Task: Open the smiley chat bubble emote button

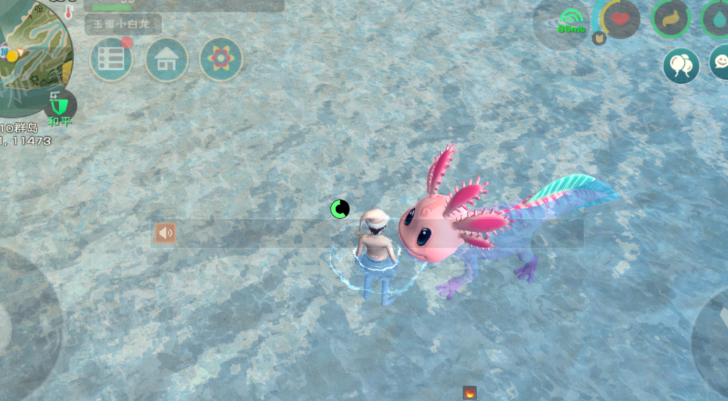Action: pos(720,64)
